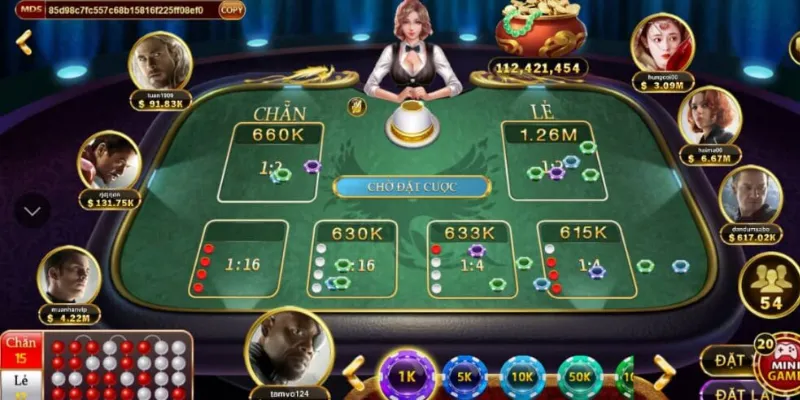View the 54 spectators list

(x=771, y=287)
